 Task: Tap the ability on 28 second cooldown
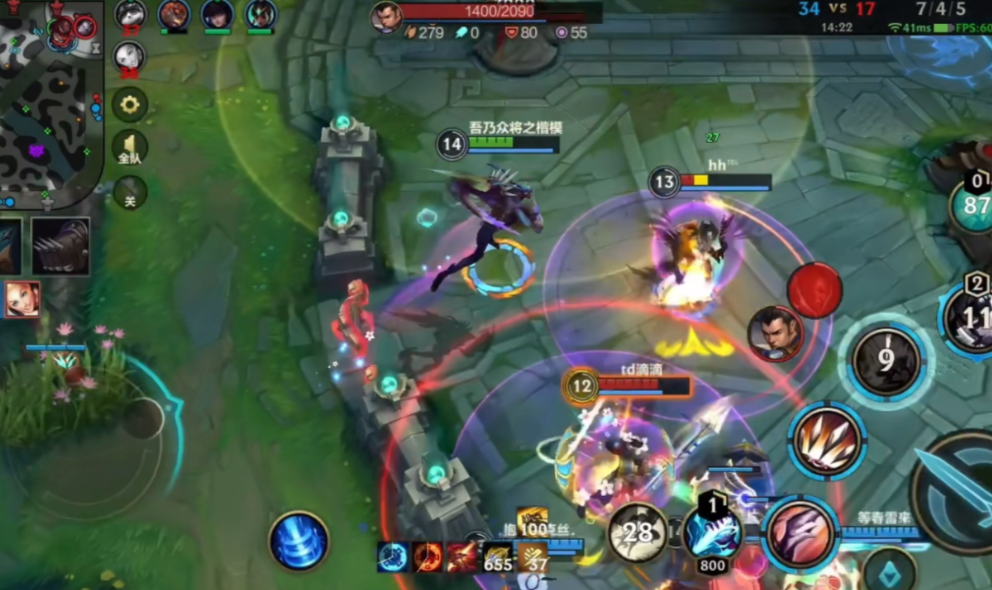(638, 532)
